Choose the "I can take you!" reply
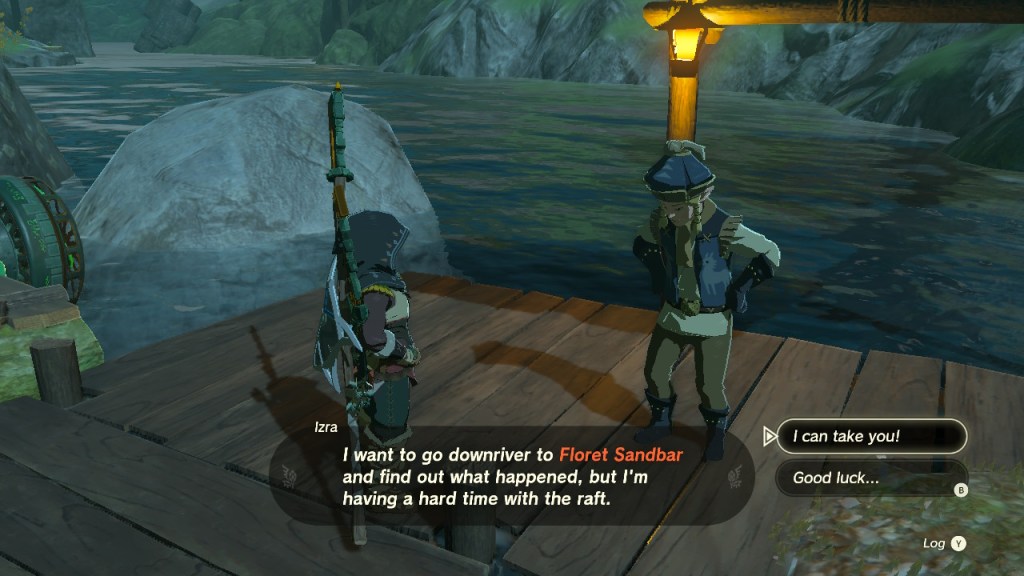 click(x=870, y=436)
